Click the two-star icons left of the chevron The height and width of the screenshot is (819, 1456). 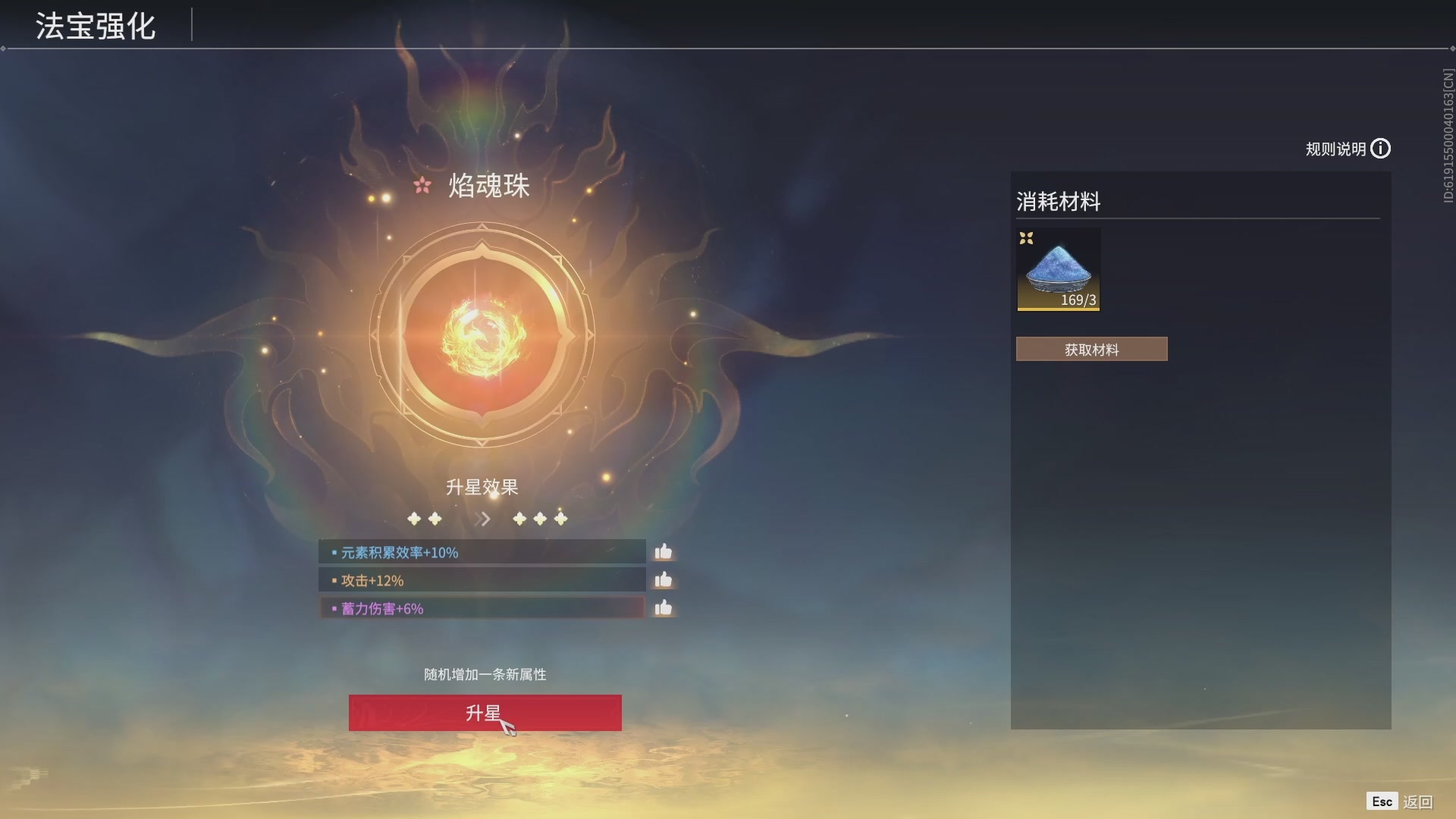(x=425, y=519)
